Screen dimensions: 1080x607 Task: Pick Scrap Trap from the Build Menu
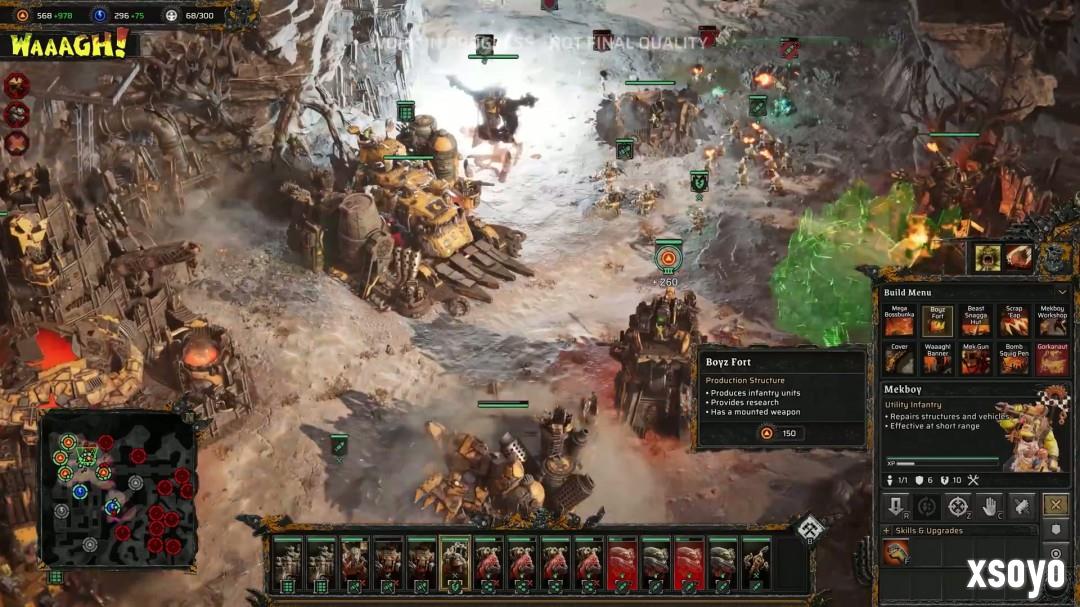click(x=1013, y=320)
